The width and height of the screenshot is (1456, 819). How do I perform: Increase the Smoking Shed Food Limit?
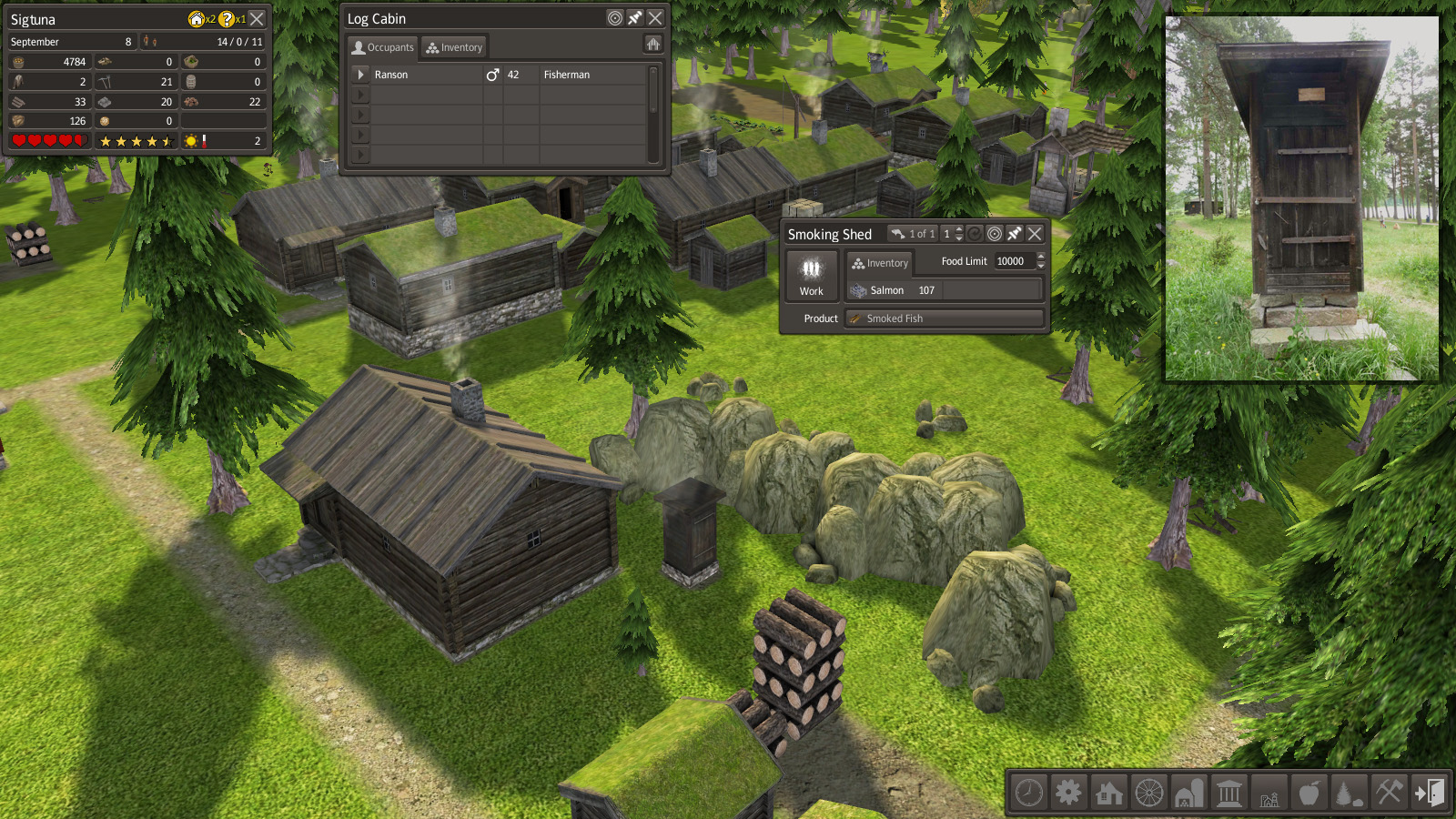(x=1041, y=257)
